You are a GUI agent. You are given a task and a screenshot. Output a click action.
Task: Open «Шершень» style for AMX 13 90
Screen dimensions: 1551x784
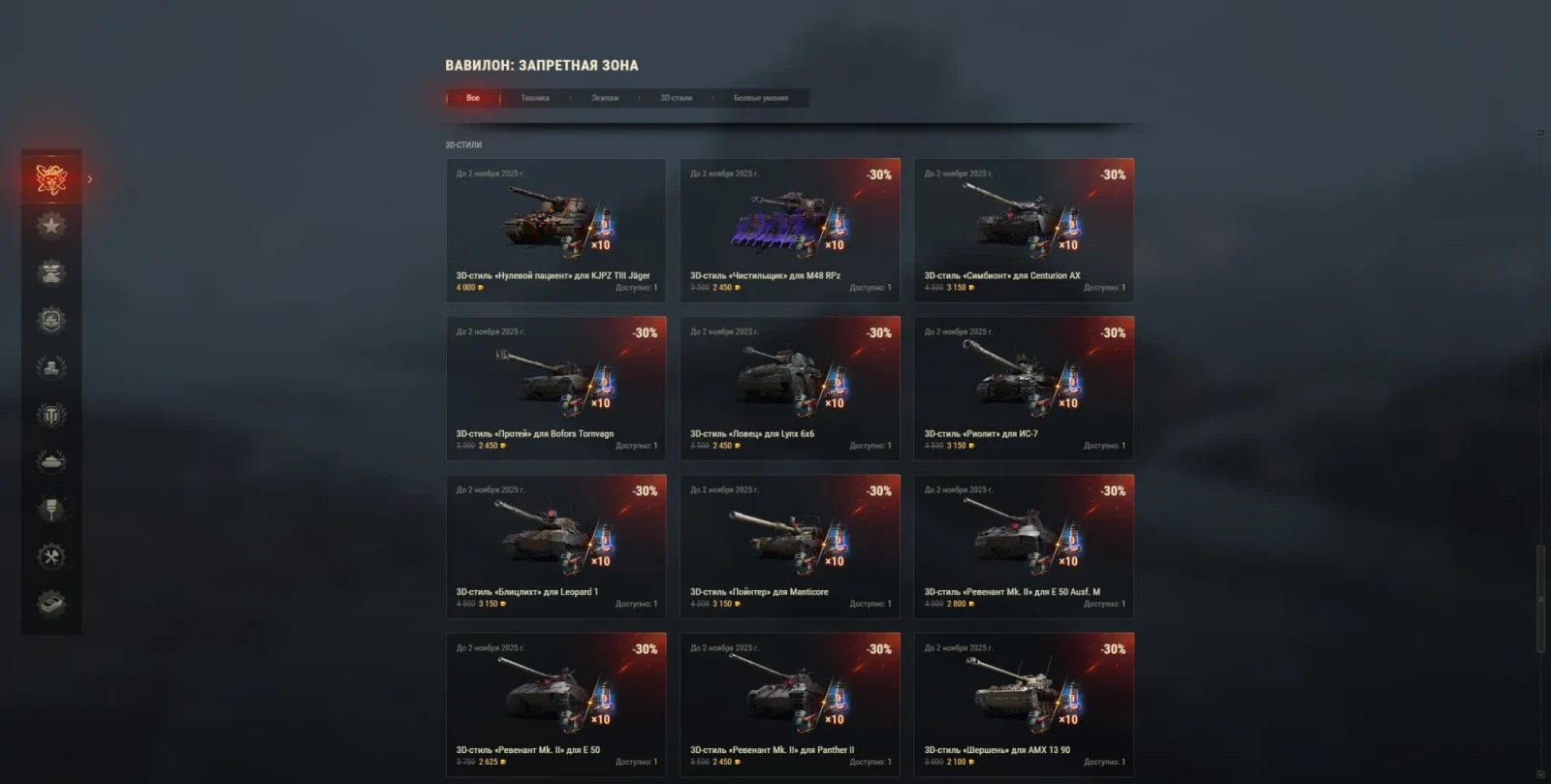tap(1024, 705)
